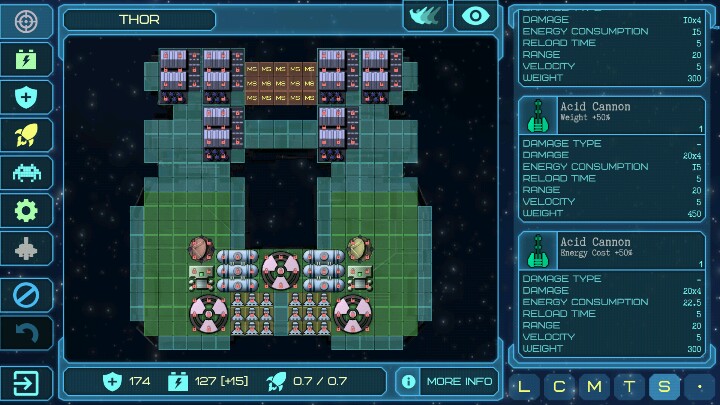Switch to the M size tab

point(594,386)
